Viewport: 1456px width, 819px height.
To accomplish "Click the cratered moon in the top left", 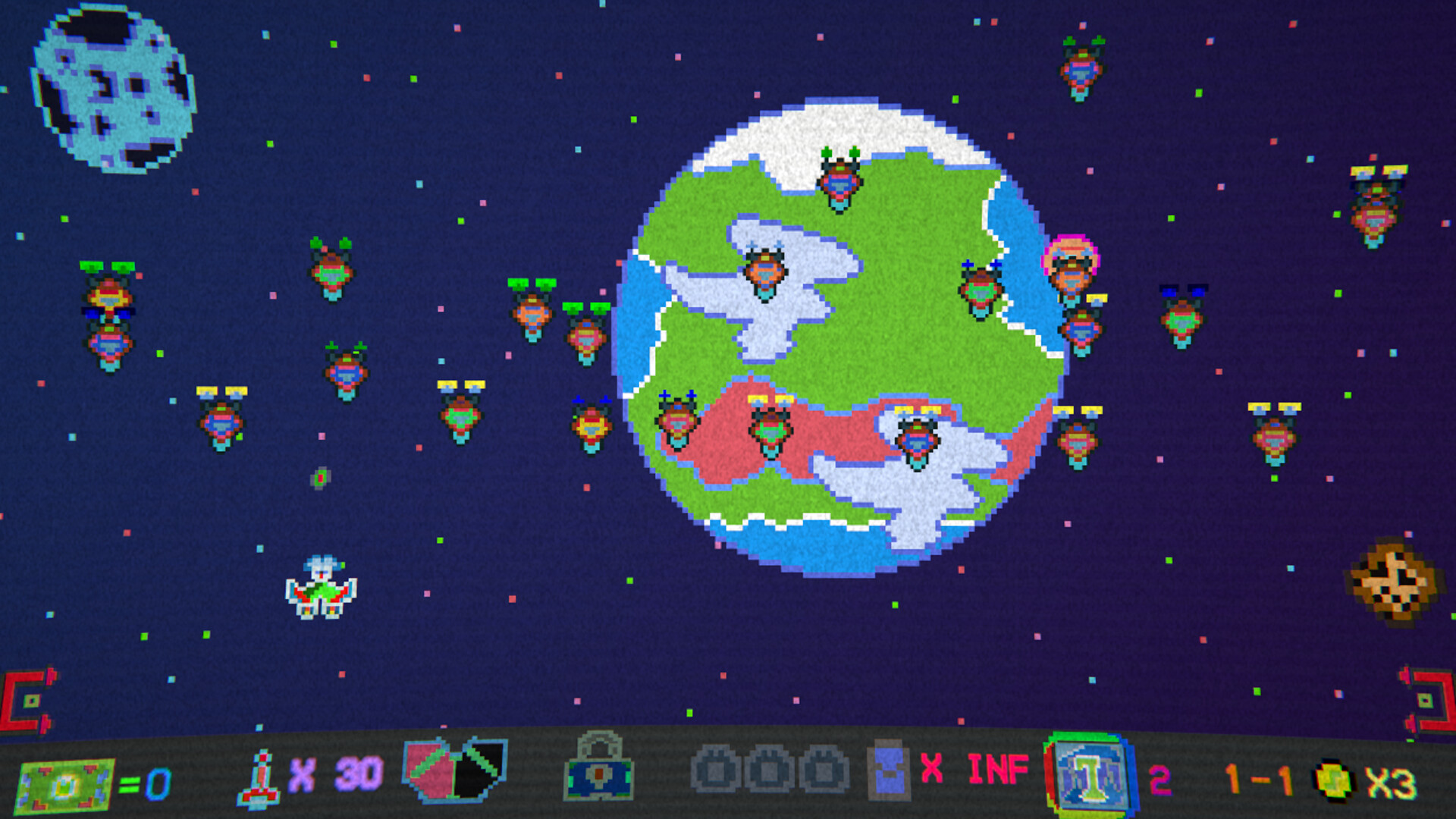I will 114,87.
